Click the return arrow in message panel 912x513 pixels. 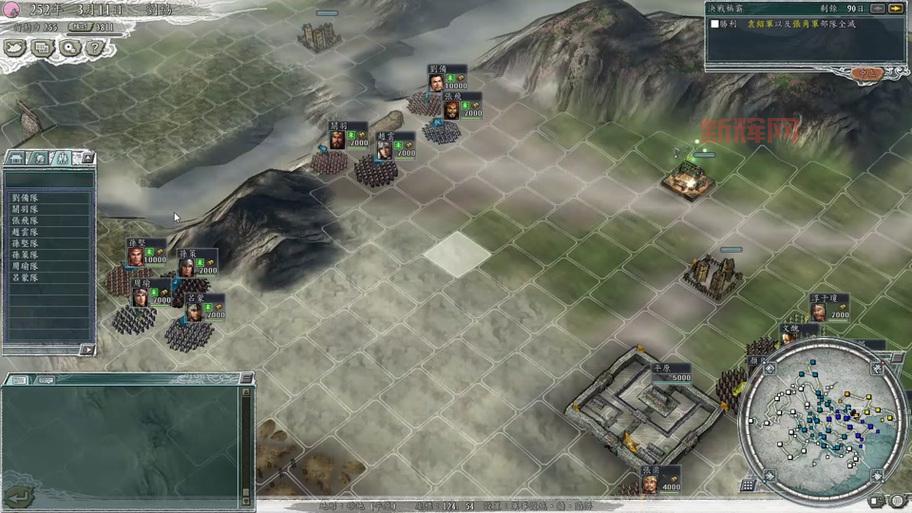point(17,495)
